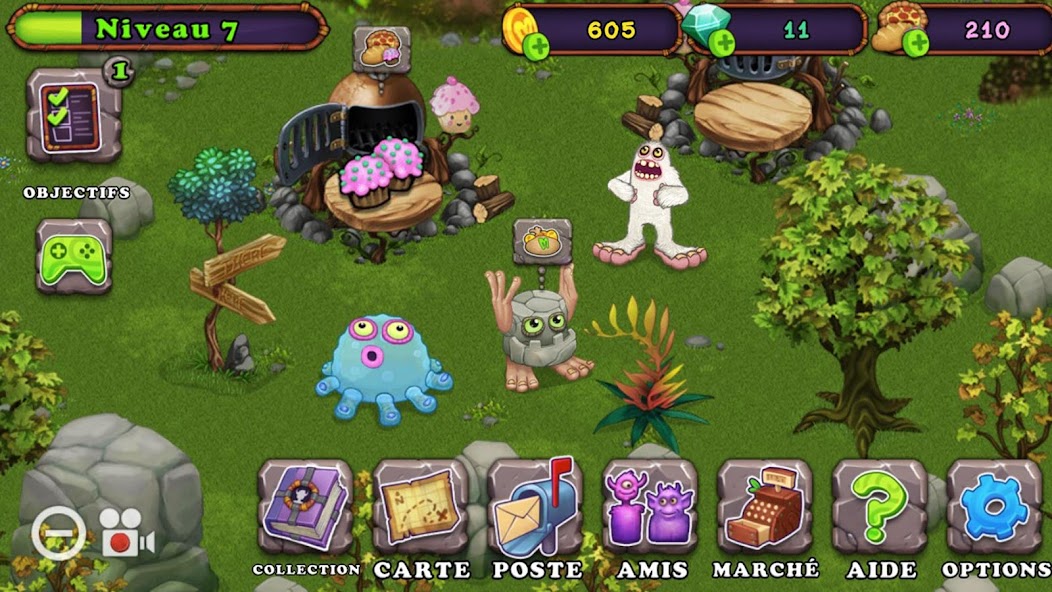Click the zoom-out minus circle
Image resolution: width=1052 pixels, height=592 pixels.
click(58, 534)
